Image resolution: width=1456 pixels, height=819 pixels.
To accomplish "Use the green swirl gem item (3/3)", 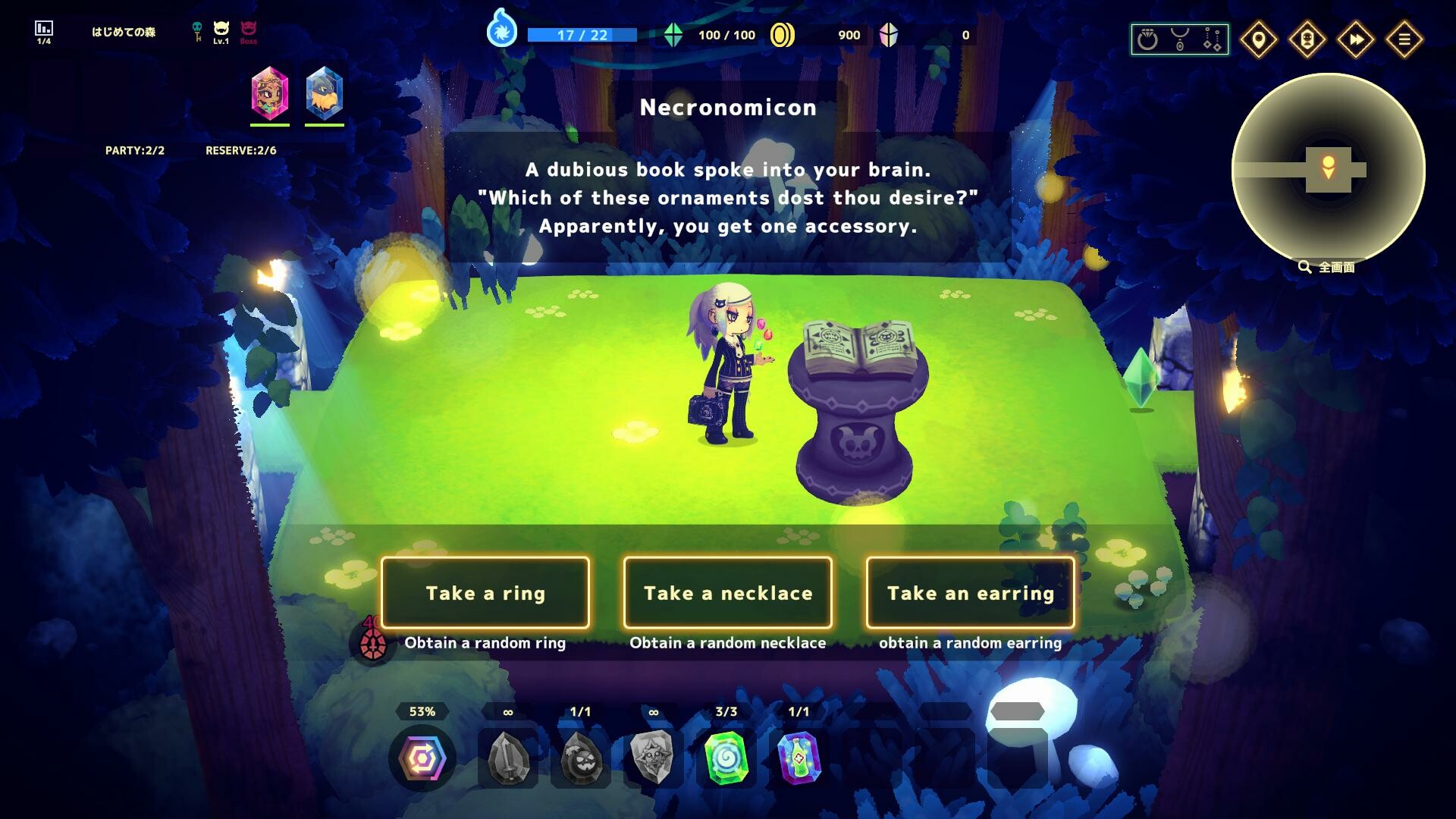I will (726, 757).
